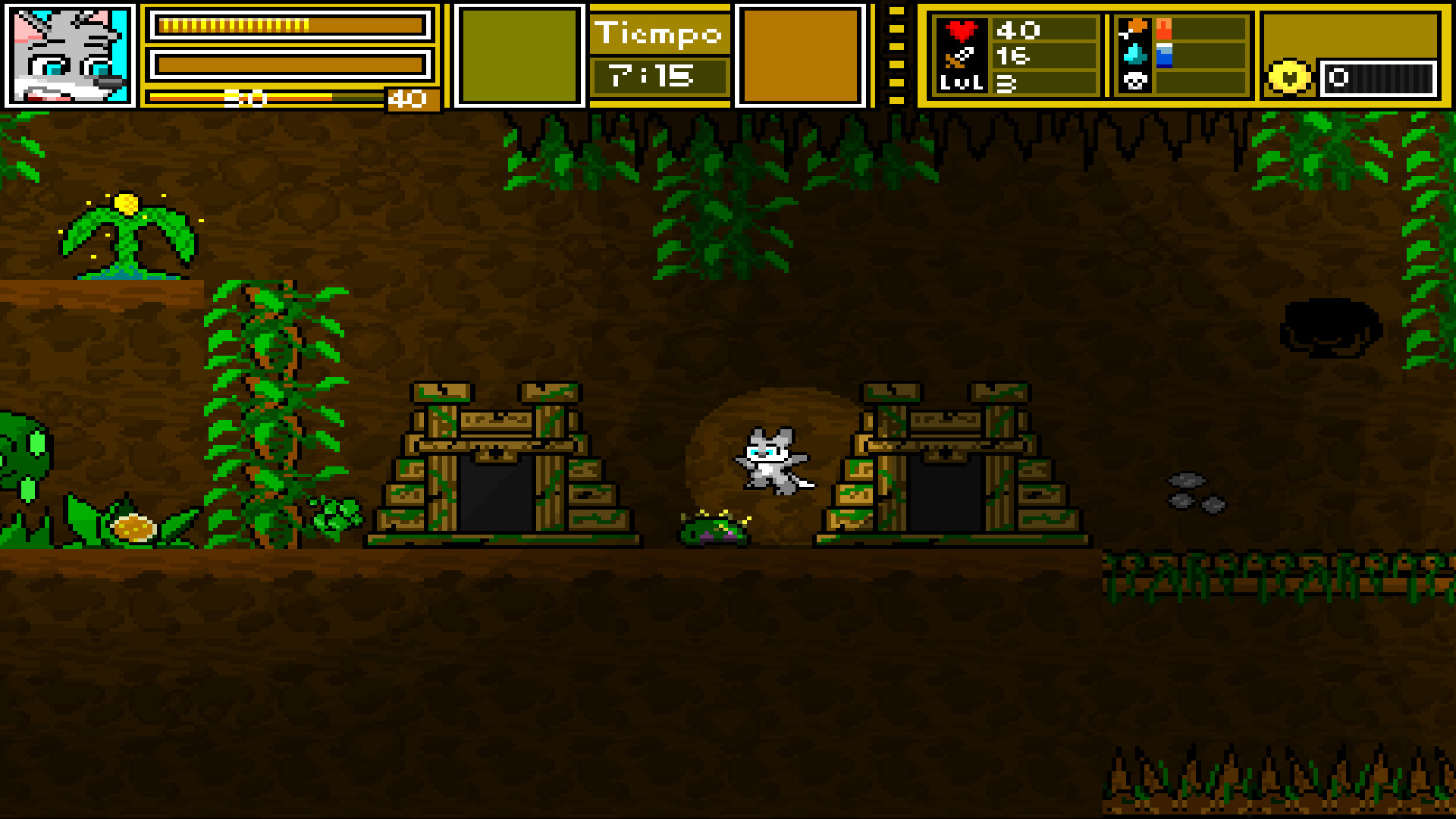Select the 7:15 time readout

tap(659, 74)
